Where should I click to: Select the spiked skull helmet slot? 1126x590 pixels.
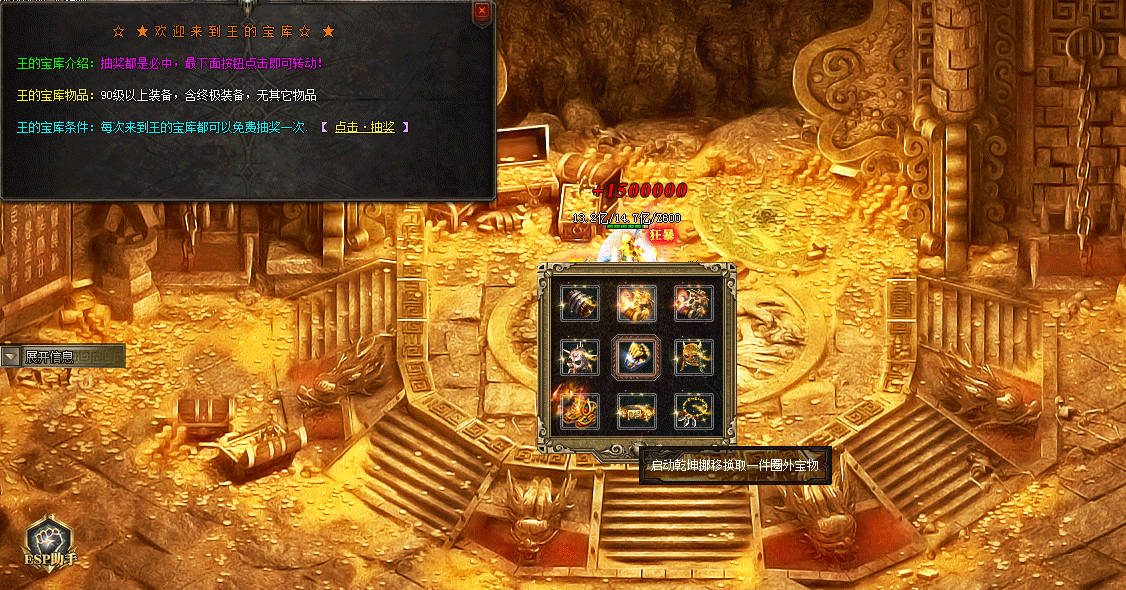580,356
